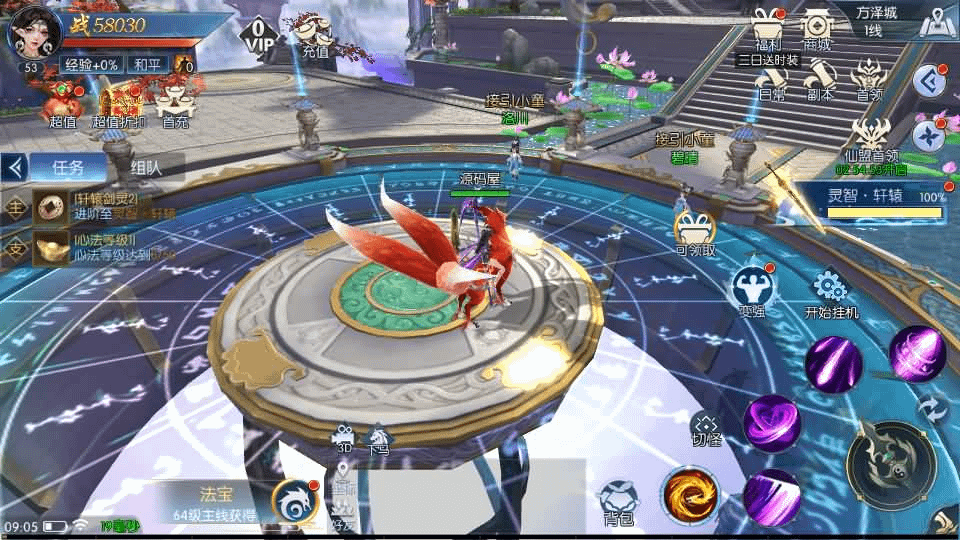Activate the orange fire swirl skill
Image resolution: width=960 pixels, height=540 pixels.
click(689, 495)
